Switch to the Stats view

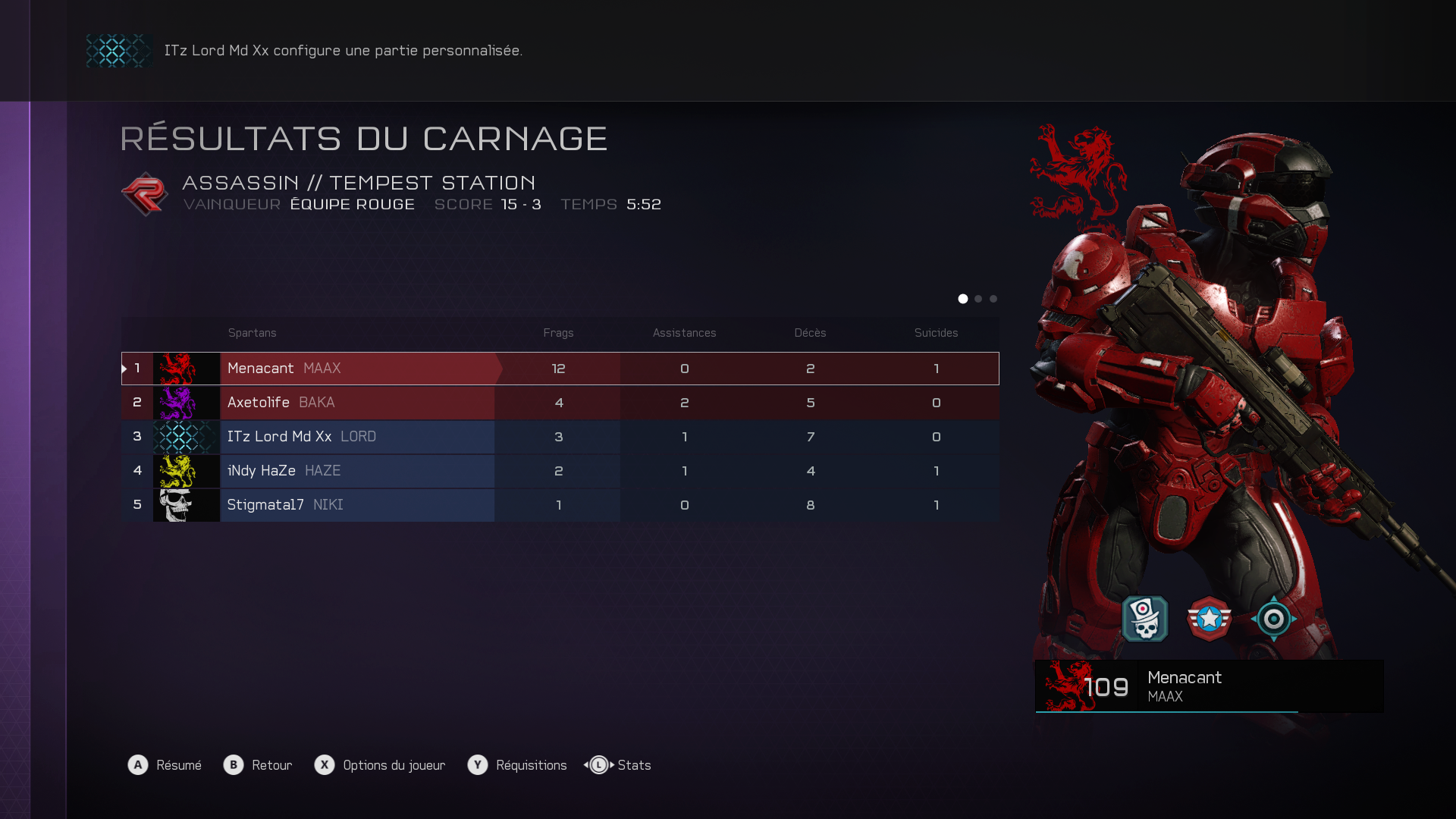(619, 765)
